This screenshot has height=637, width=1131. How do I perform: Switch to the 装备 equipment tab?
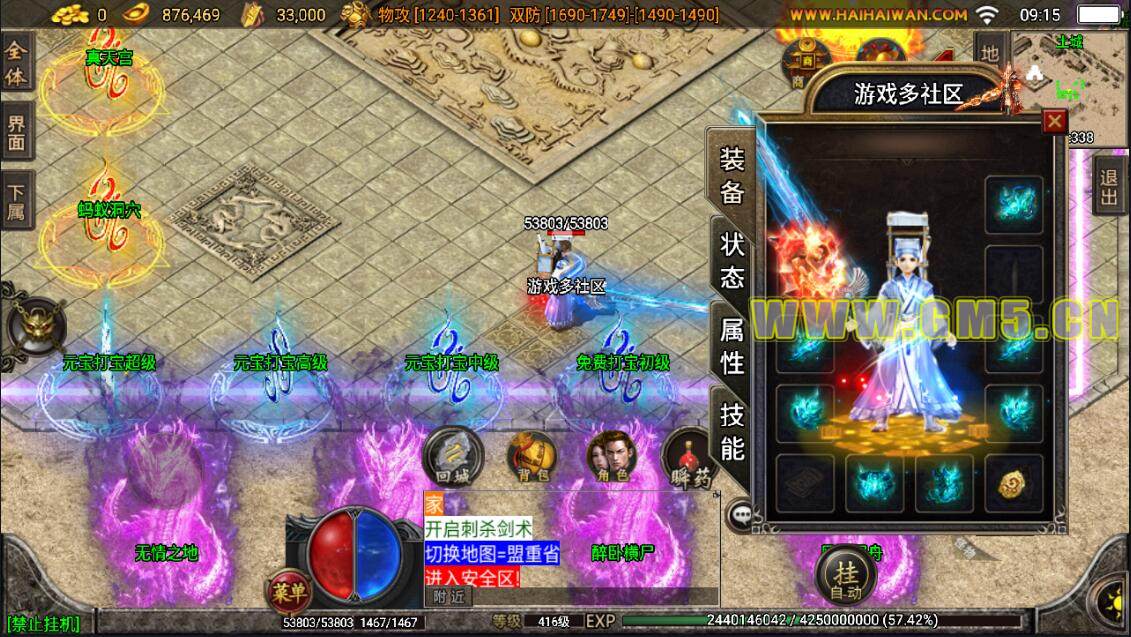click(x=731, y=175)
